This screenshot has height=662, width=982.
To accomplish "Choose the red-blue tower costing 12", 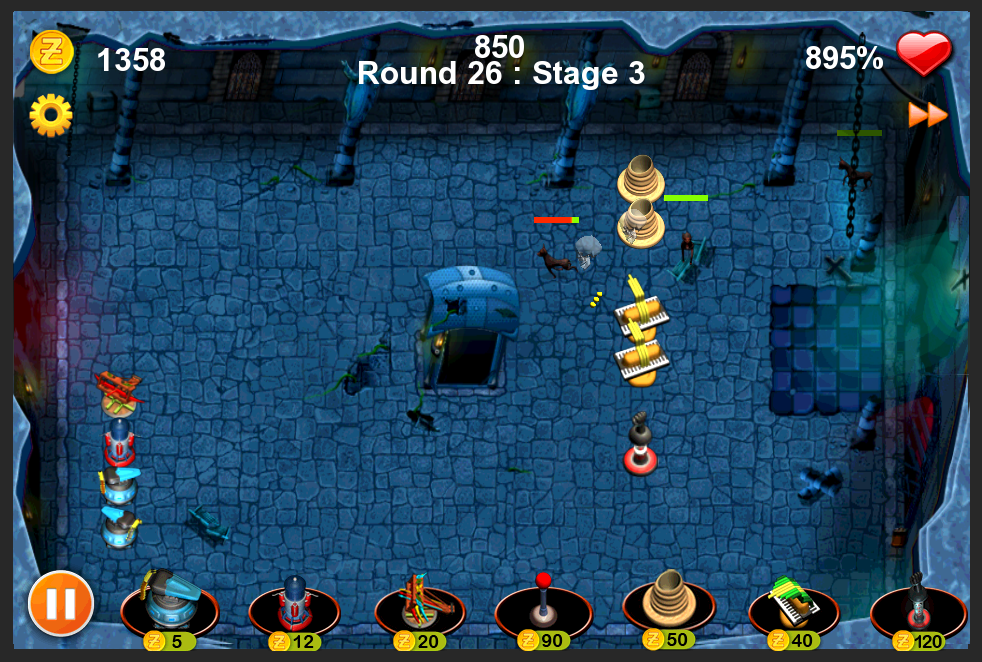I will [x=294, y=605].
